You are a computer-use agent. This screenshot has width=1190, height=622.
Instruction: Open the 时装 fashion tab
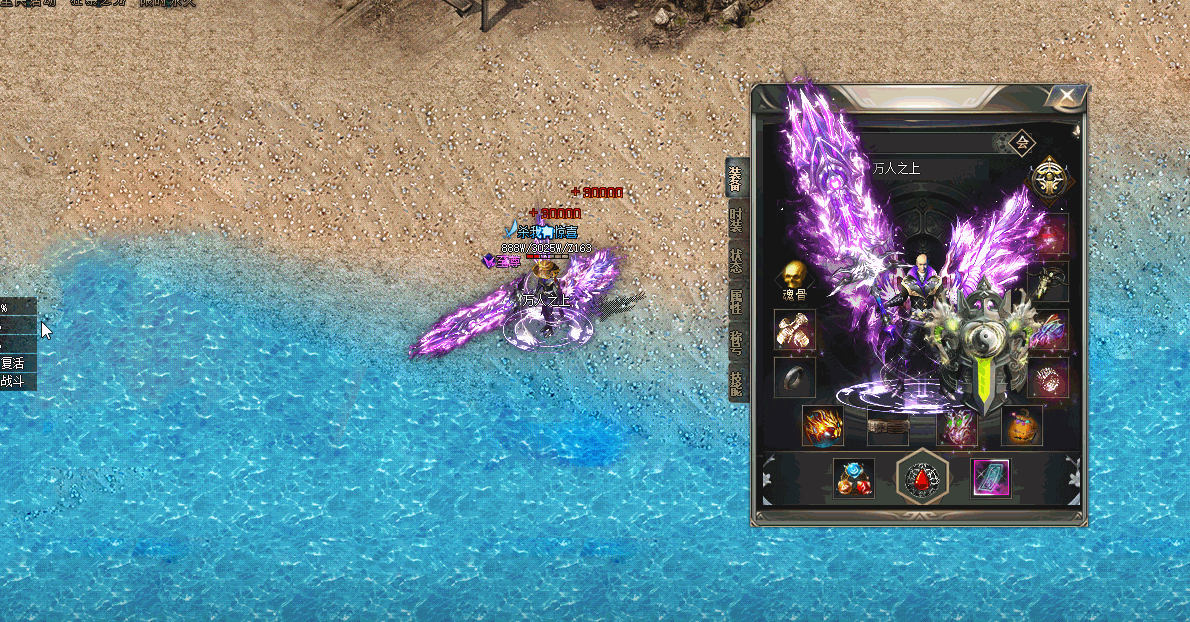point(736,221)
